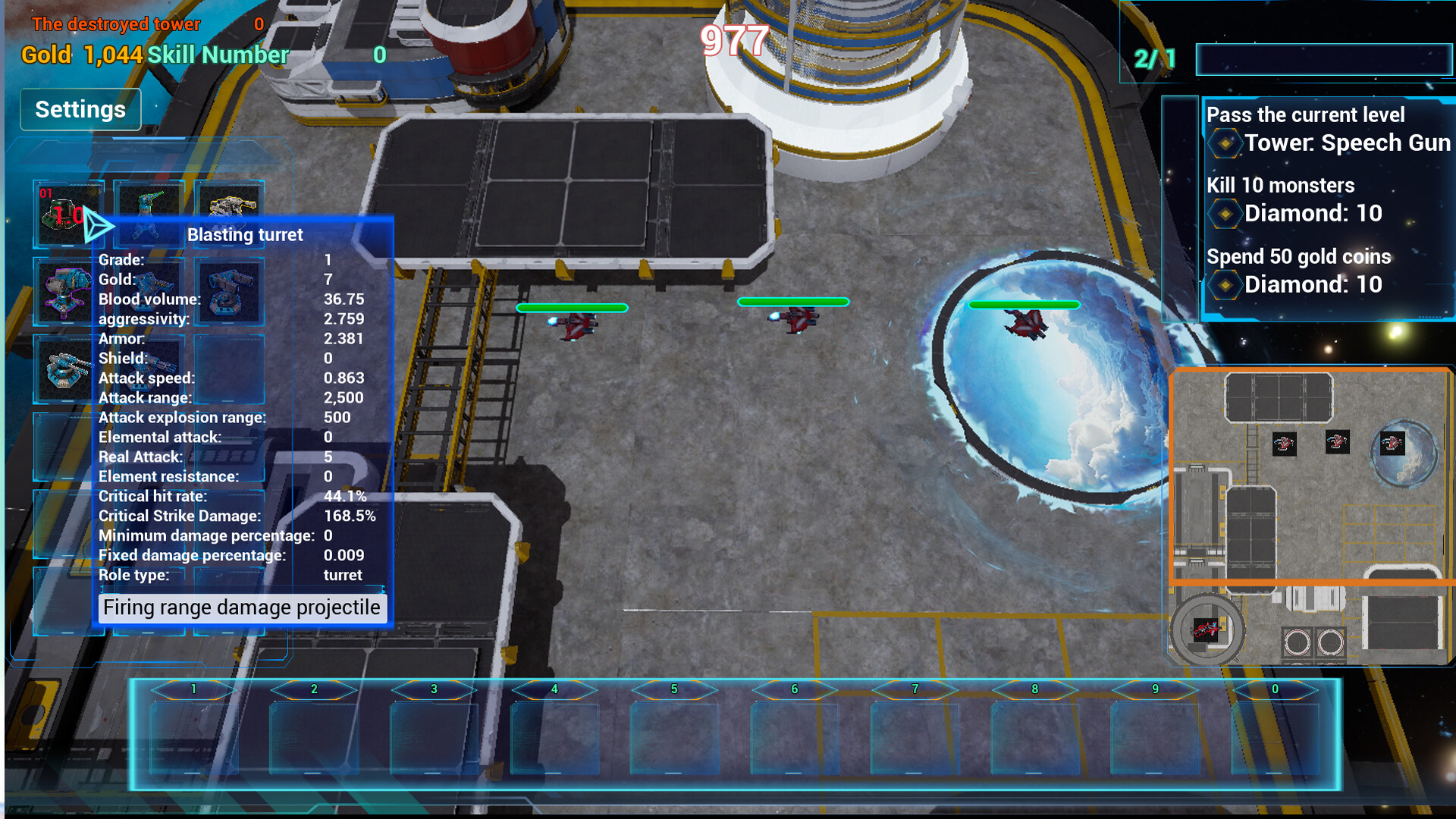Select hotbar slot 5

[673, 732]
